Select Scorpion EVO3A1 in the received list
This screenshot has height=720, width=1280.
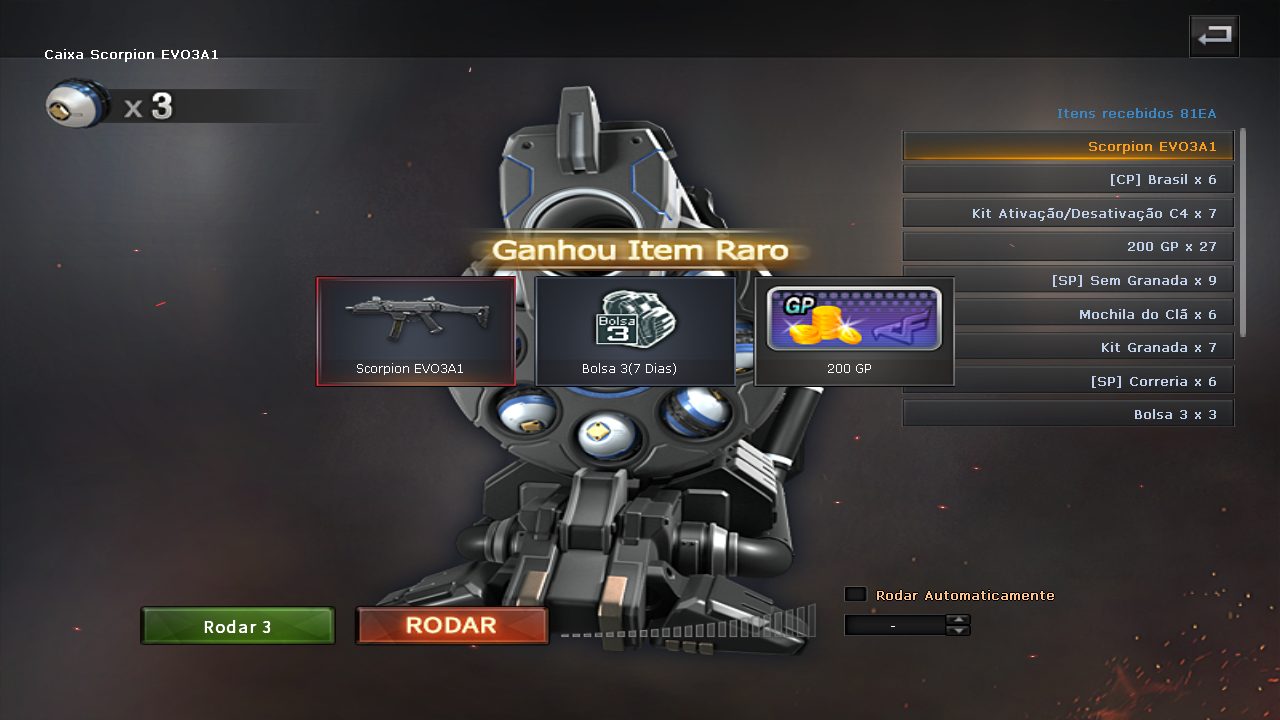(x=1067, y=146)
